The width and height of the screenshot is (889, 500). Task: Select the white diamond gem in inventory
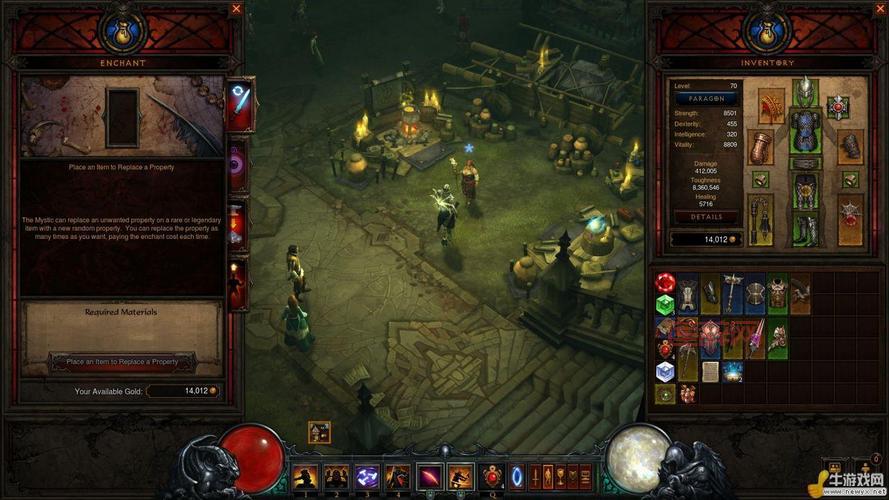[664, 371]
